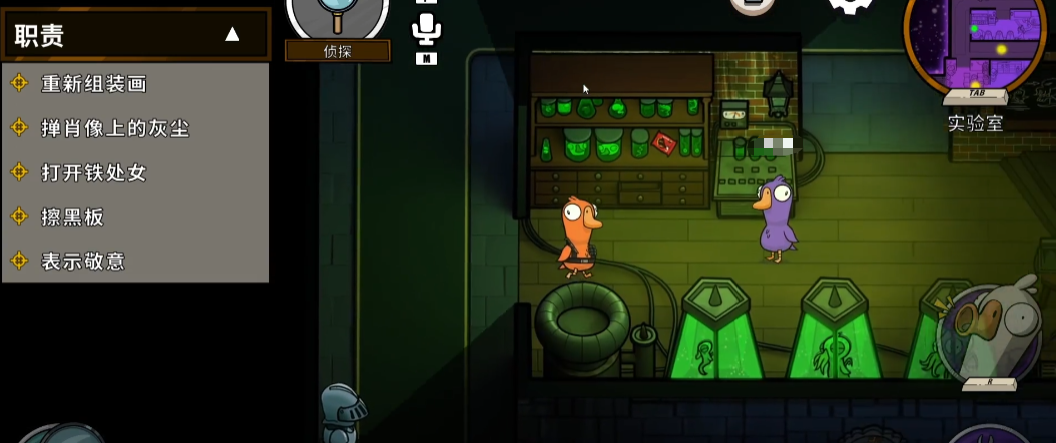
Task: Choose the 打开铁处女 task entry
Action: (93, 172)
